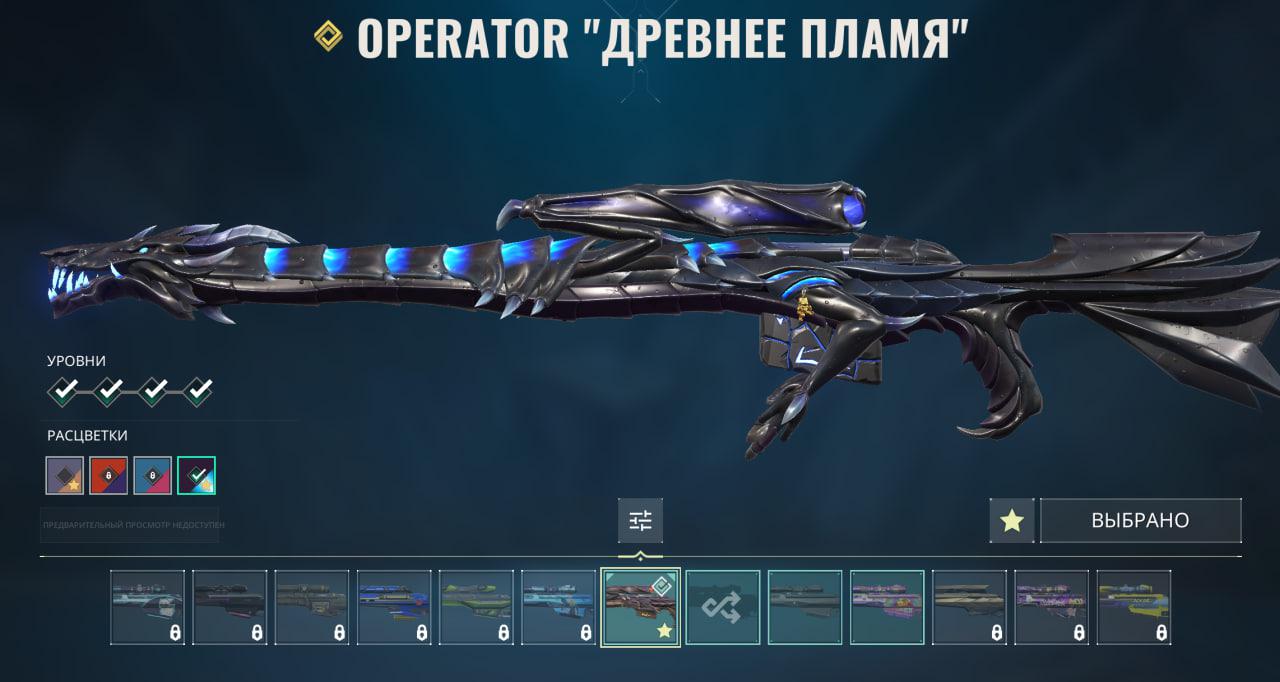
Task: Pick the random shuffle skin tile
Action: 723,608
